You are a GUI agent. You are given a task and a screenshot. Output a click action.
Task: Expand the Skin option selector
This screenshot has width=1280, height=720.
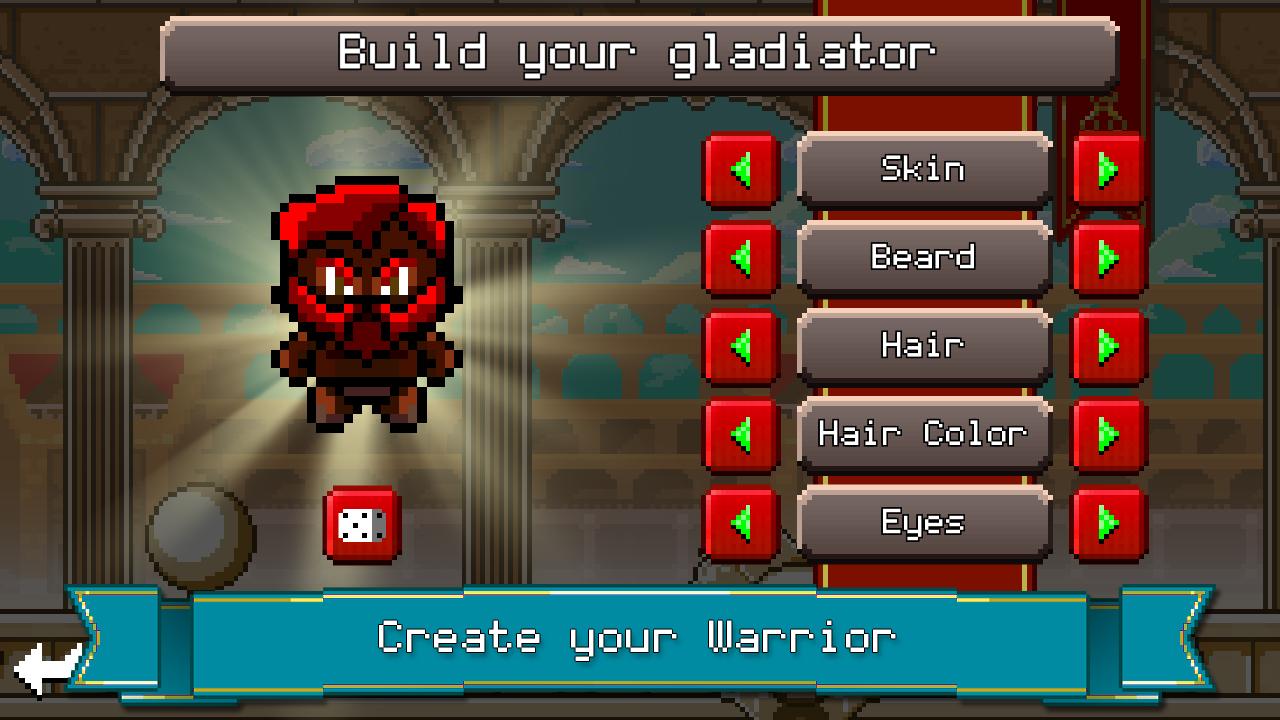click(x=924, y=169)
